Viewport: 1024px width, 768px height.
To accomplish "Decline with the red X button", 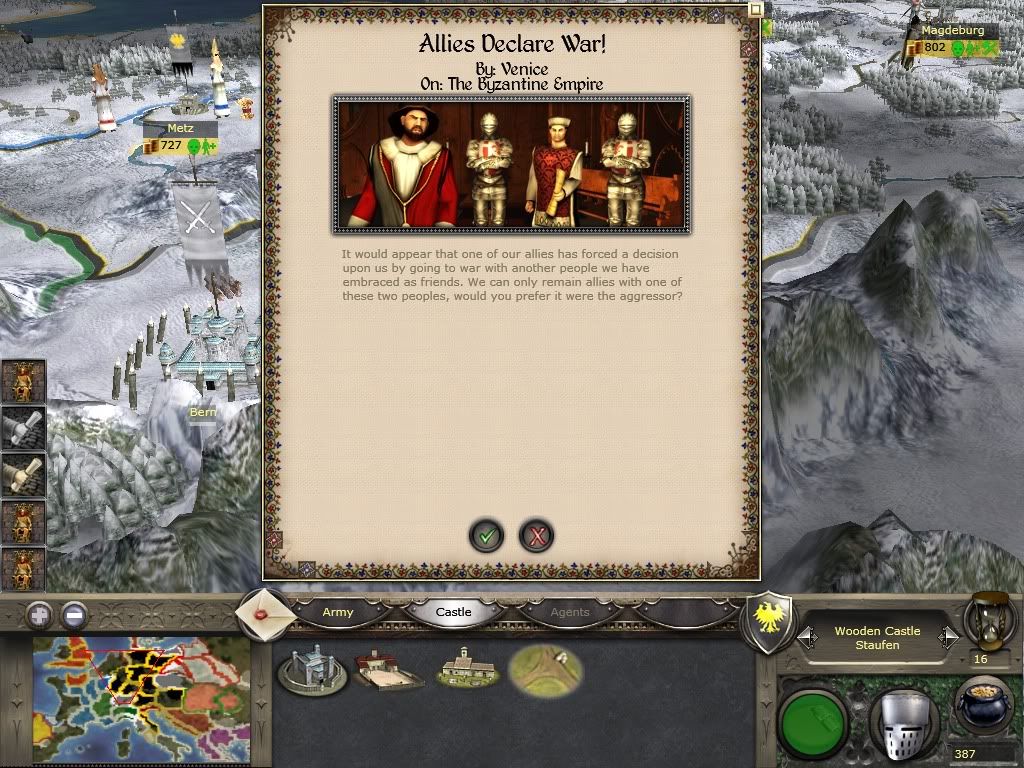I will (x=537, y=536).
